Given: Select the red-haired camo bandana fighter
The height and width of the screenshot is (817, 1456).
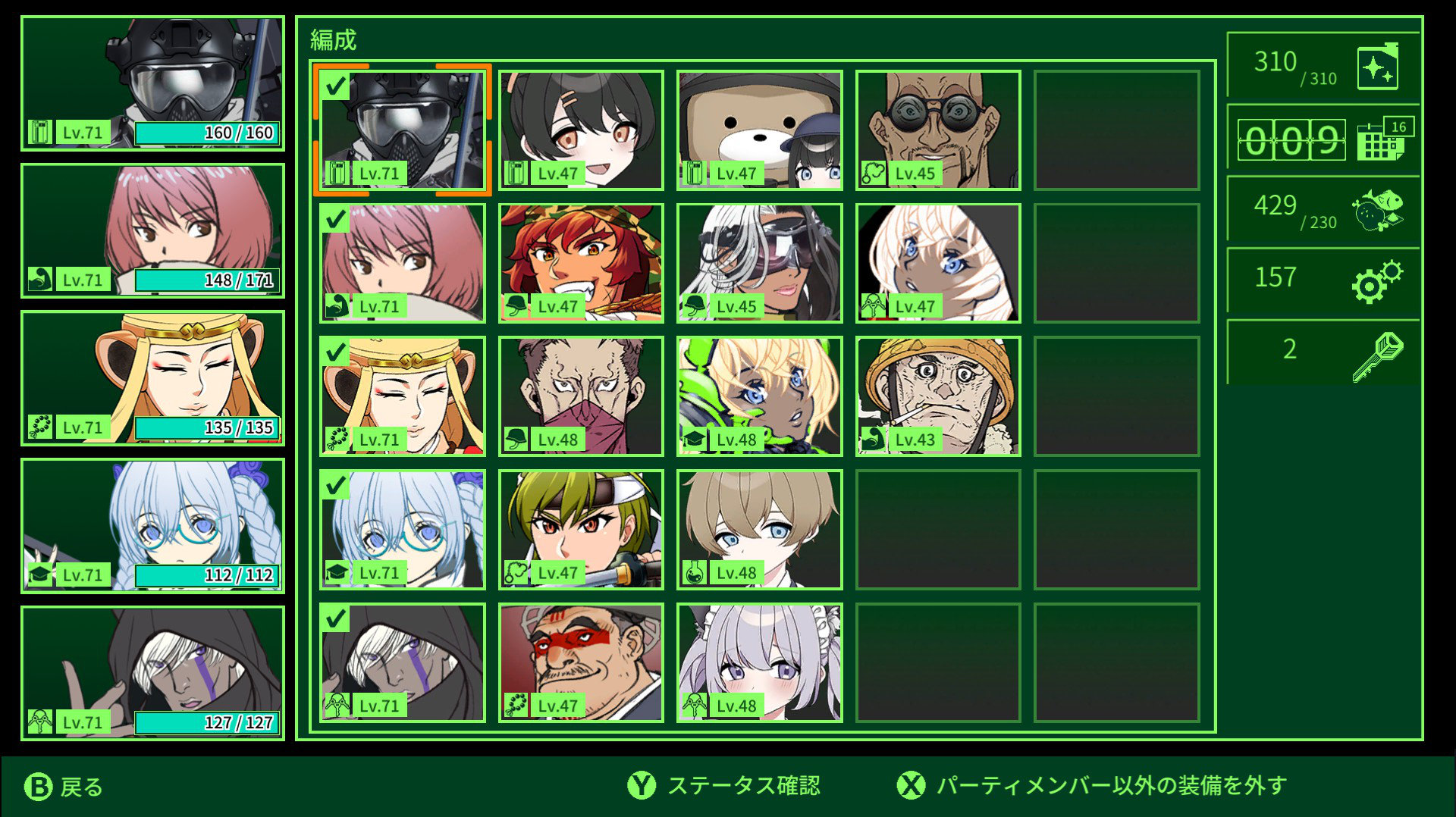Looking at the screenshot, I should click(581, 263).
